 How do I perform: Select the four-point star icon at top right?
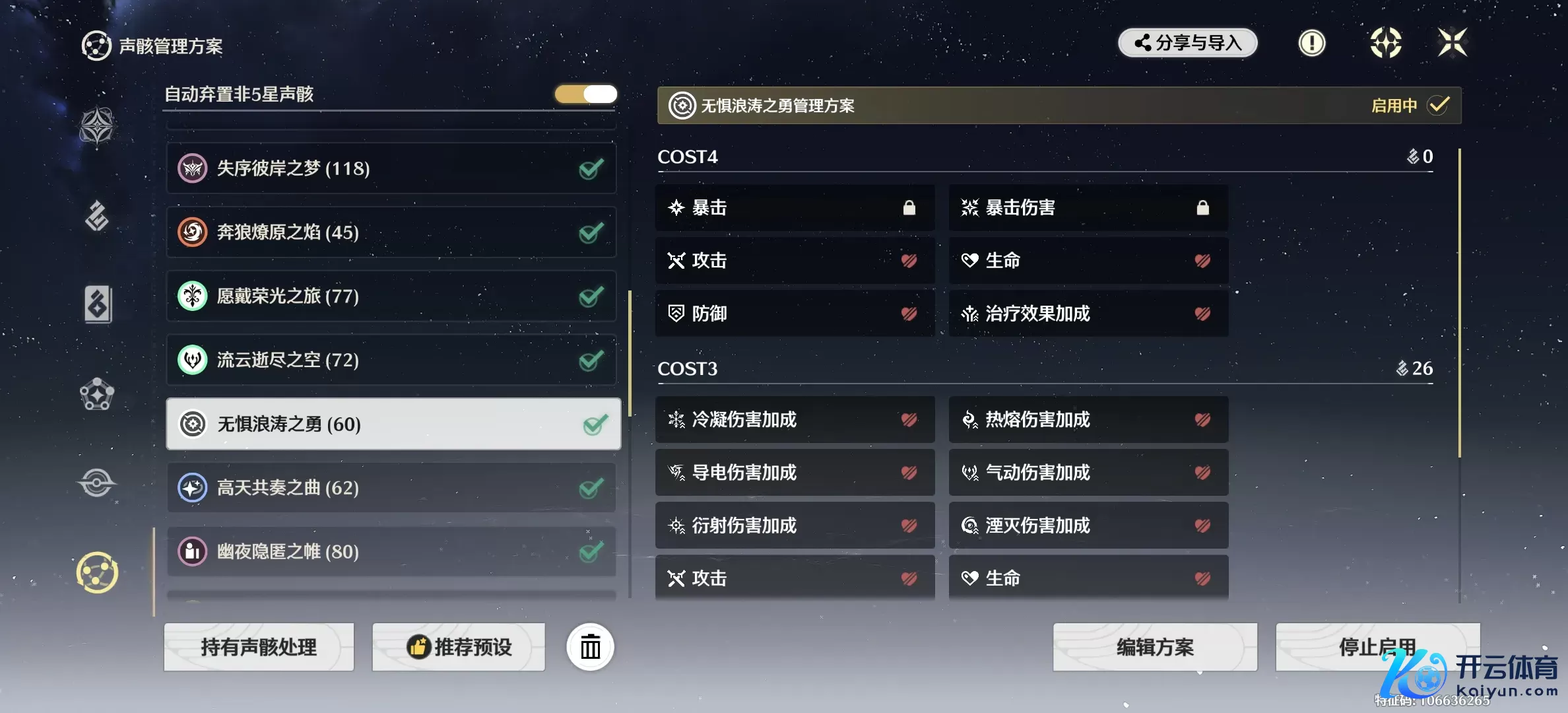coord(1454,43)
